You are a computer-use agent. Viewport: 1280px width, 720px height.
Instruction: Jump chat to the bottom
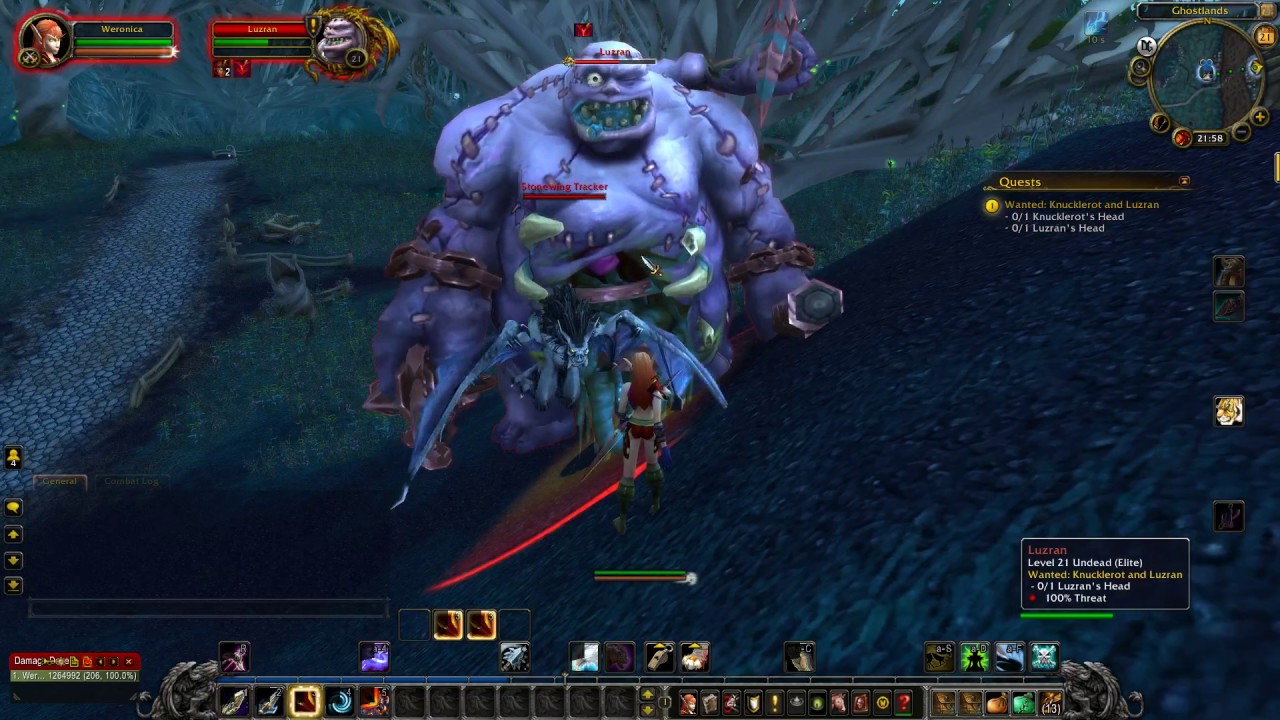13,585
